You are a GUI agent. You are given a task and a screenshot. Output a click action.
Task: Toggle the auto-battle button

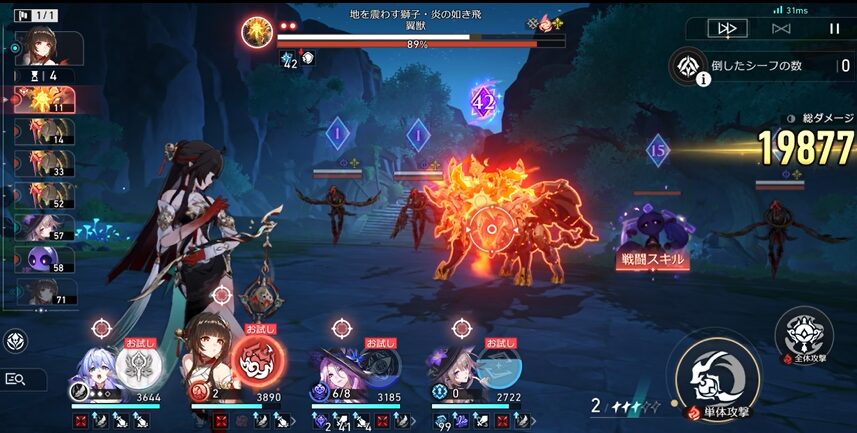tap(781, 28)
